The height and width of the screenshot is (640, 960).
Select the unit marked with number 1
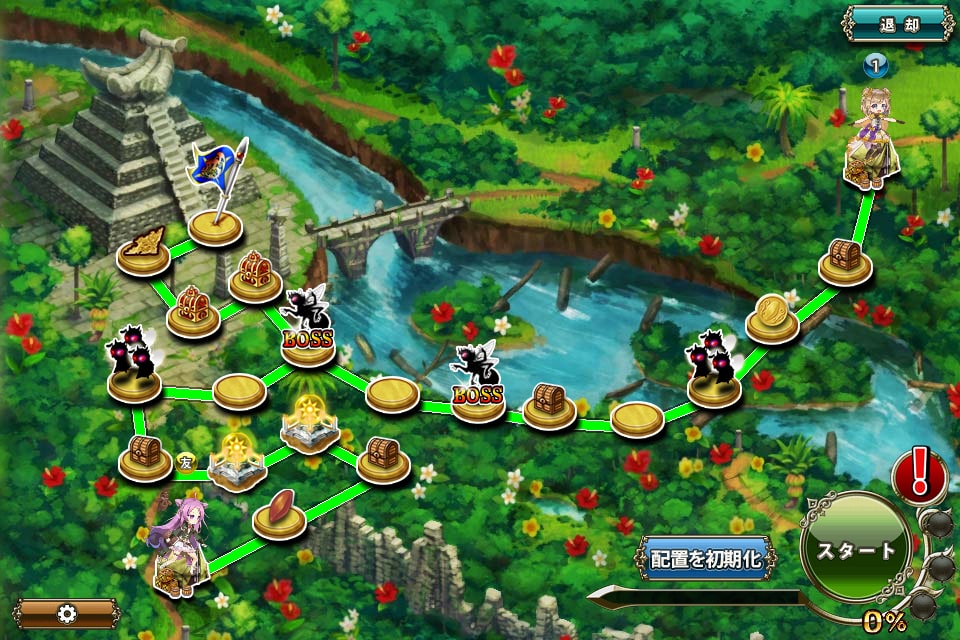tap(871, 138)
